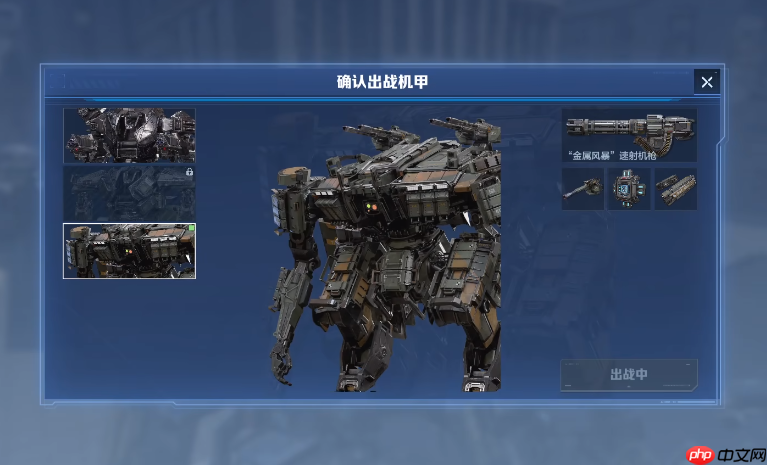Select the highlighted brown-armored mech thumbnail
The image size is (767, 465).
[129, 250]
